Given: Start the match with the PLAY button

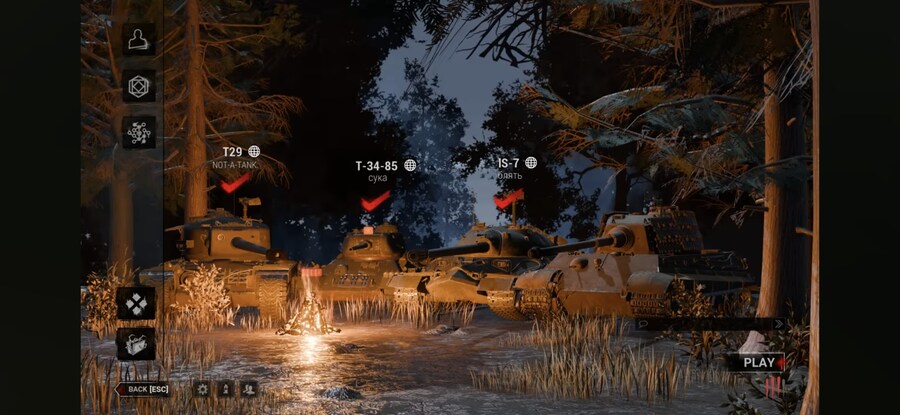Looking at the screenshot, I should 762,363.
